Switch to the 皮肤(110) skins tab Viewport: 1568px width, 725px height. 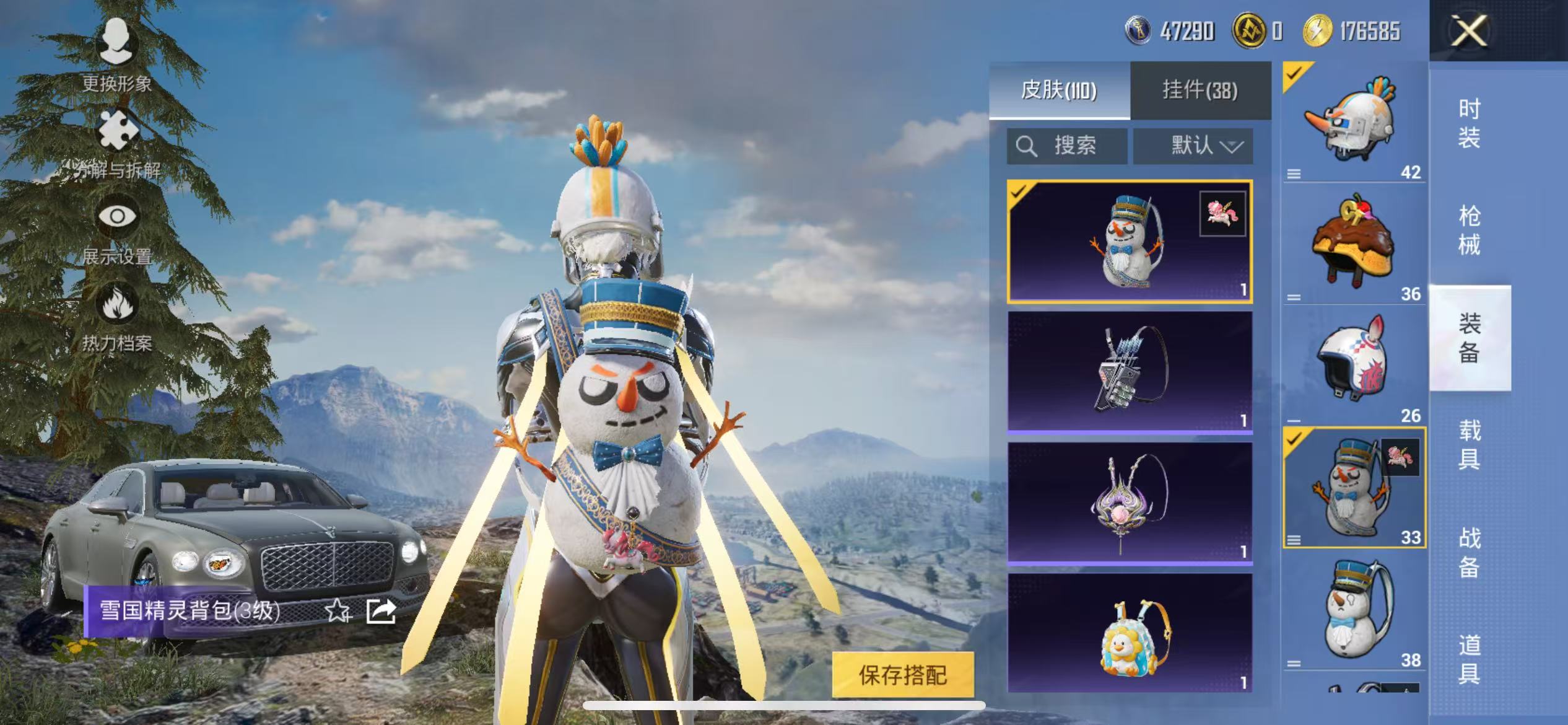pyautogui.click(x=1059, y=90)
